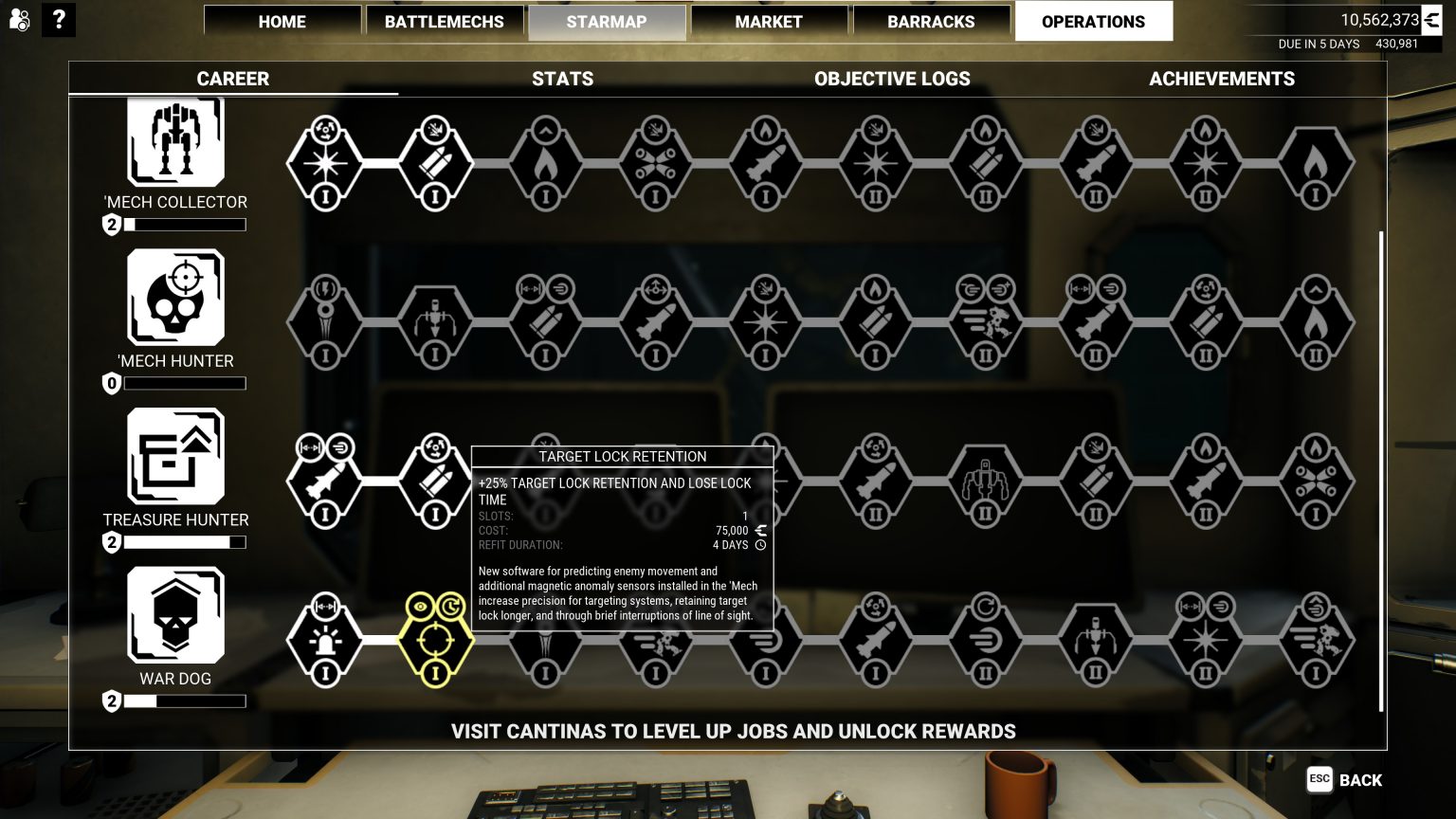
Task: Click the player profile icon in the top corner
Action: click(x=19, y=20)
